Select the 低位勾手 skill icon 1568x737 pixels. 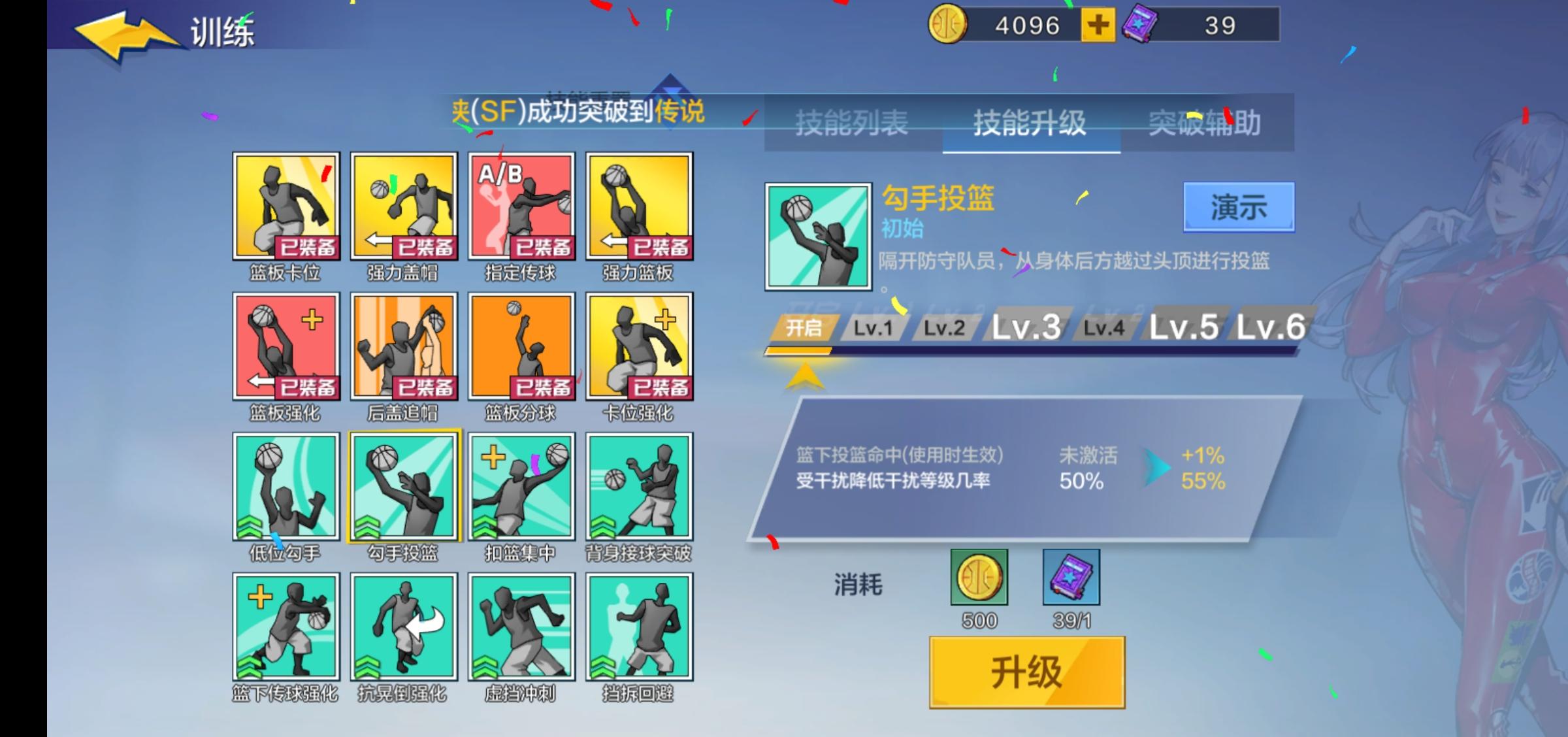[286, 487]
